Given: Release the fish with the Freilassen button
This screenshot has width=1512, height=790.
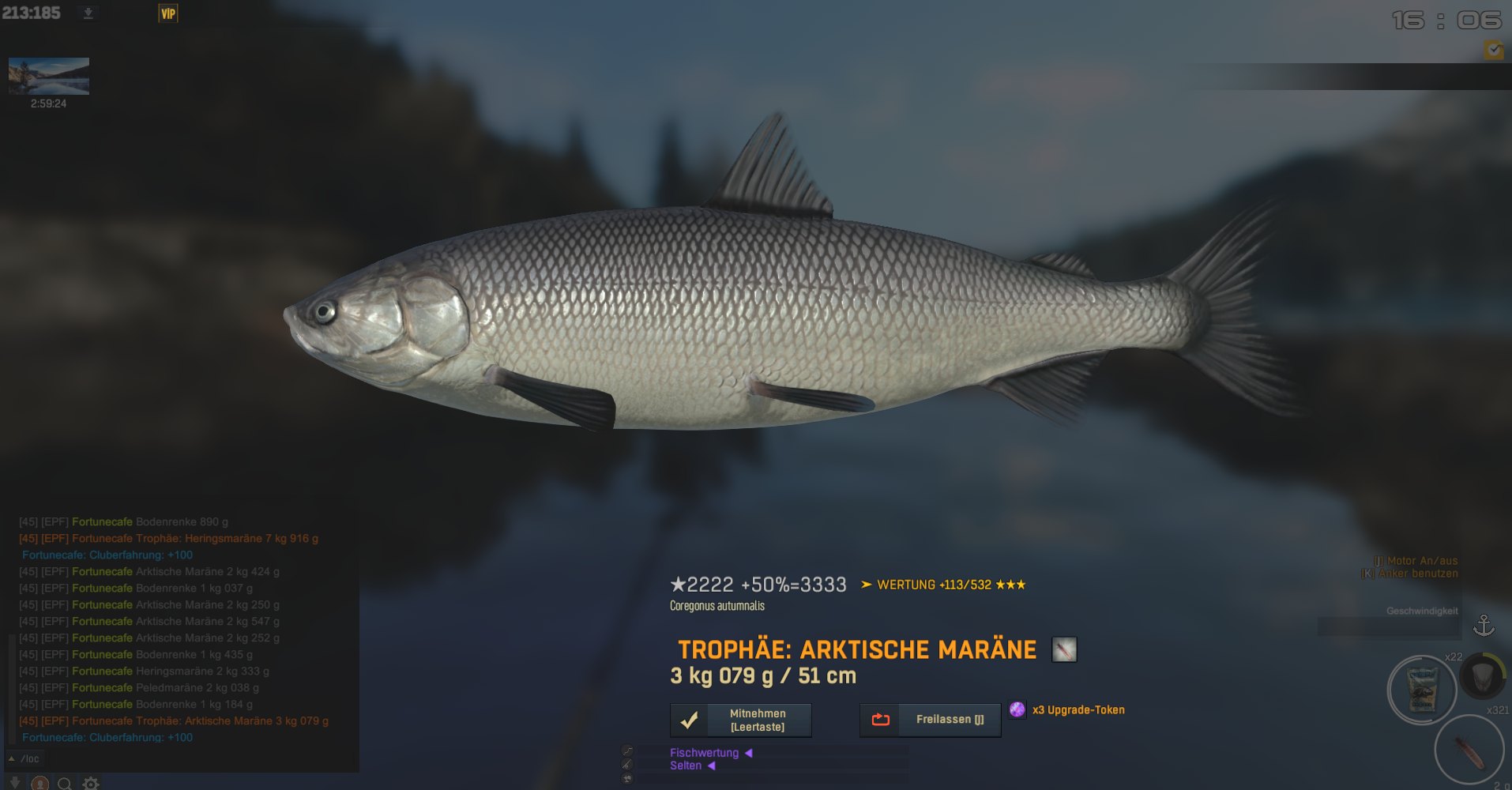Looking at the screenshot, I should point(930,720).
